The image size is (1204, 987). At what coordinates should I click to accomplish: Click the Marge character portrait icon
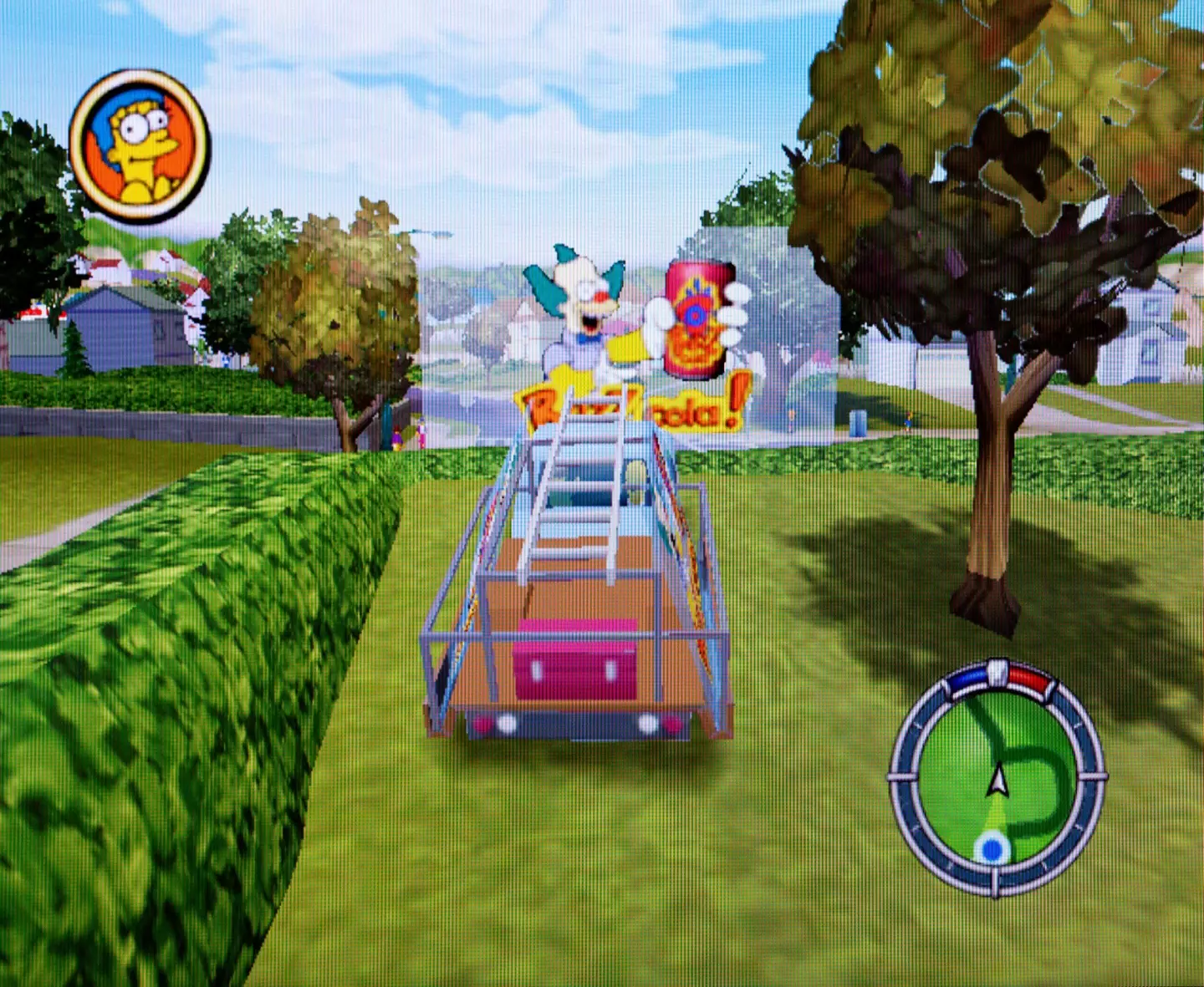pos(140,145)
